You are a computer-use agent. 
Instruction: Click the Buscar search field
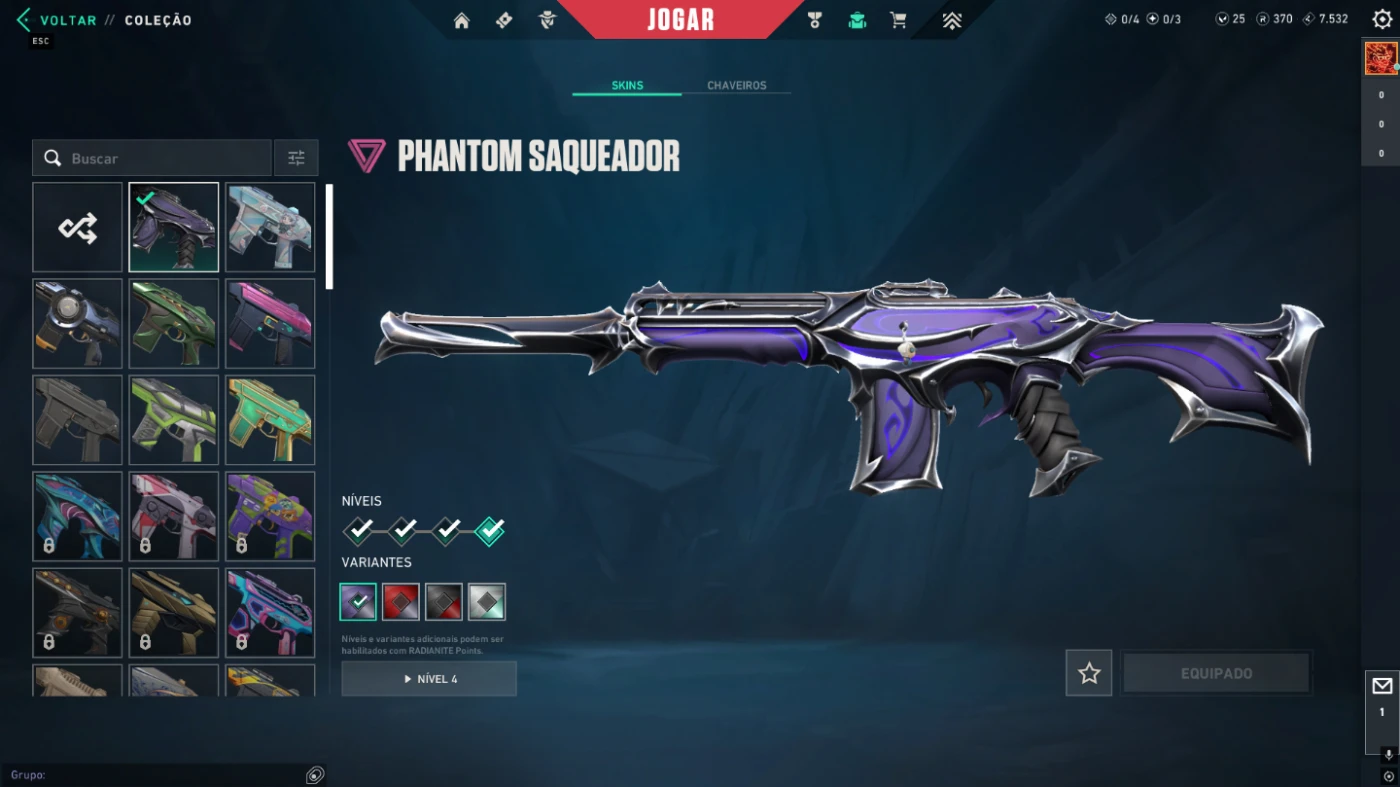160,158
